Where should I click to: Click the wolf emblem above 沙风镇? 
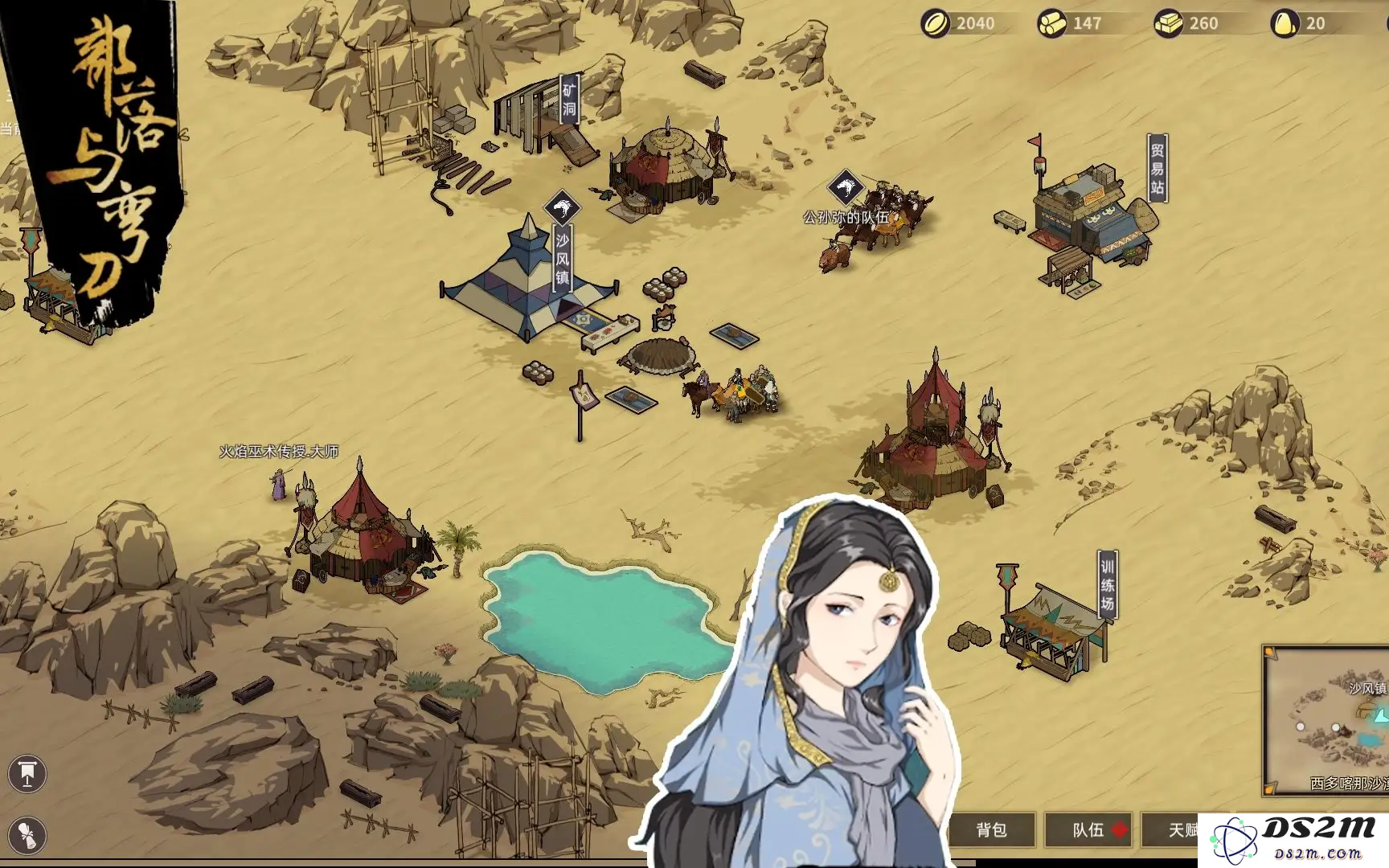(563, 208)
